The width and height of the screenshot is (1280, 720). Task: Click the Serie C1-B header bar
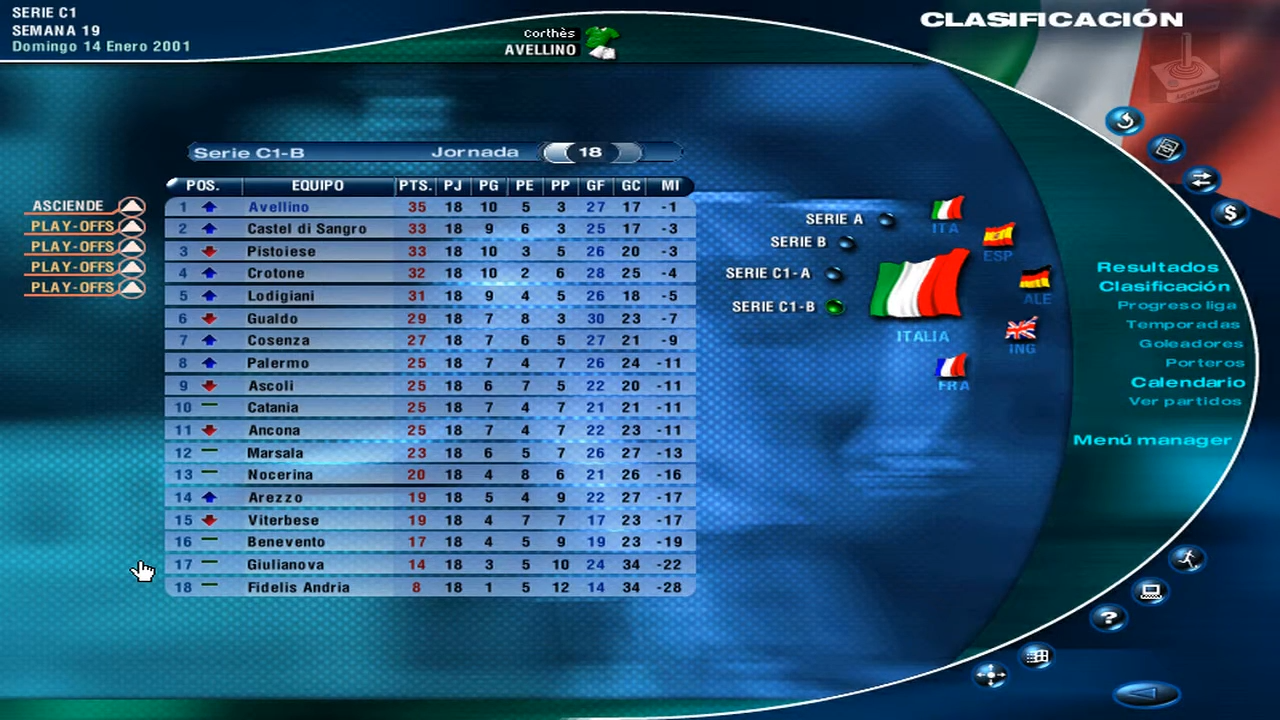tap(249, 152)
